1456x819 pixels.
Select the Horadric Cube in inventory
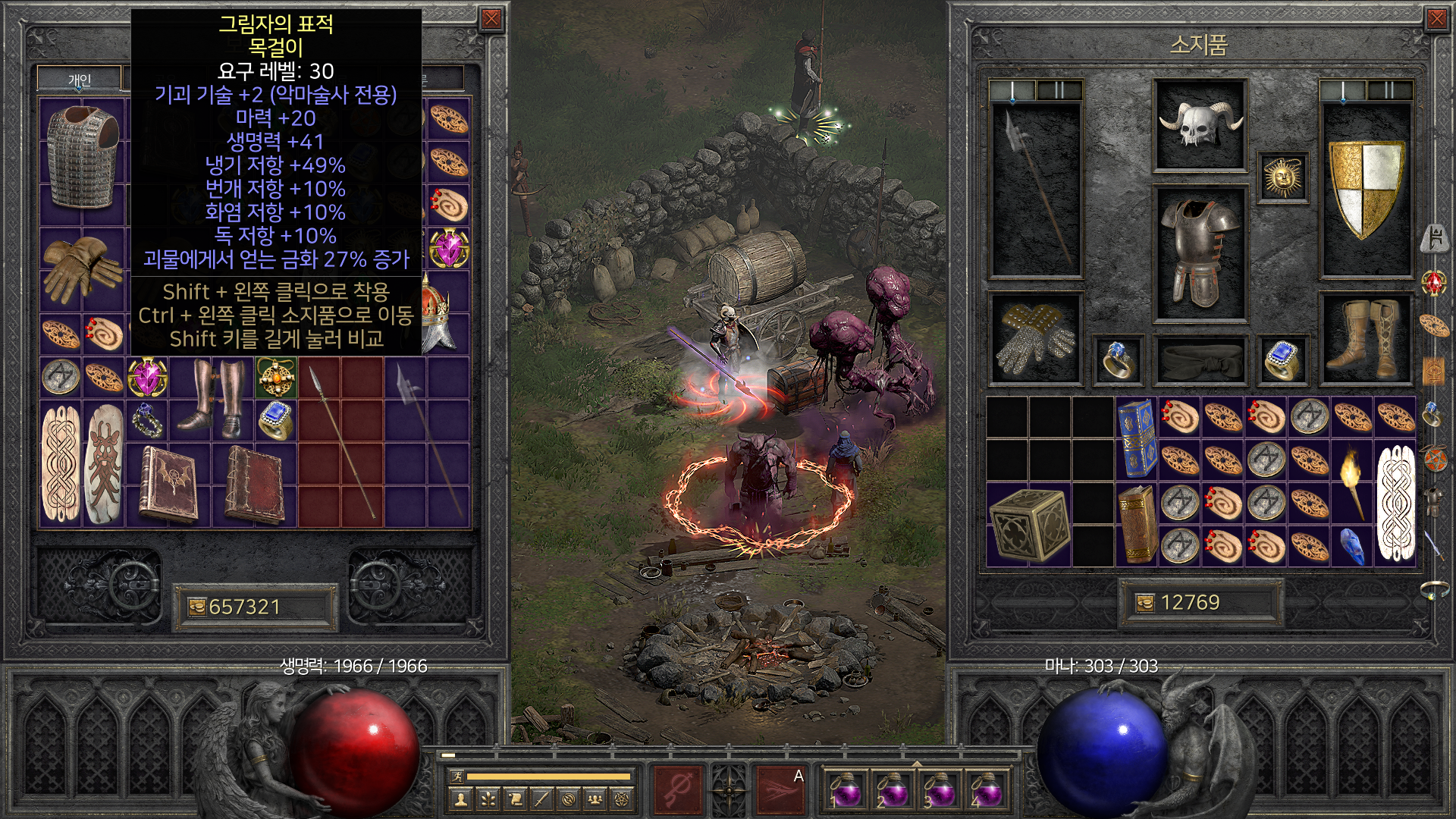point(1029,523)
